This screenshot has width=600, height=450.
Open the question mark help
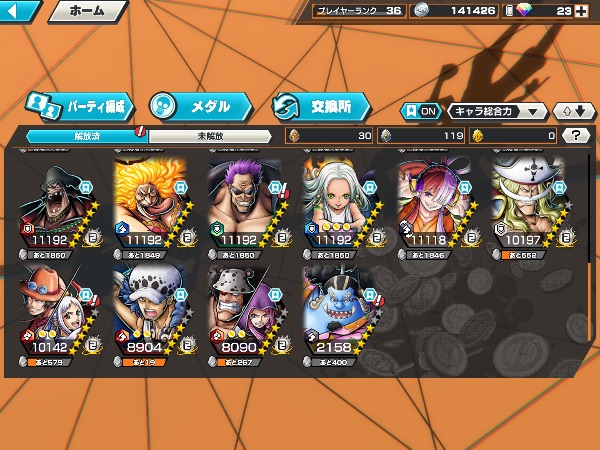(x=576, y=136)
